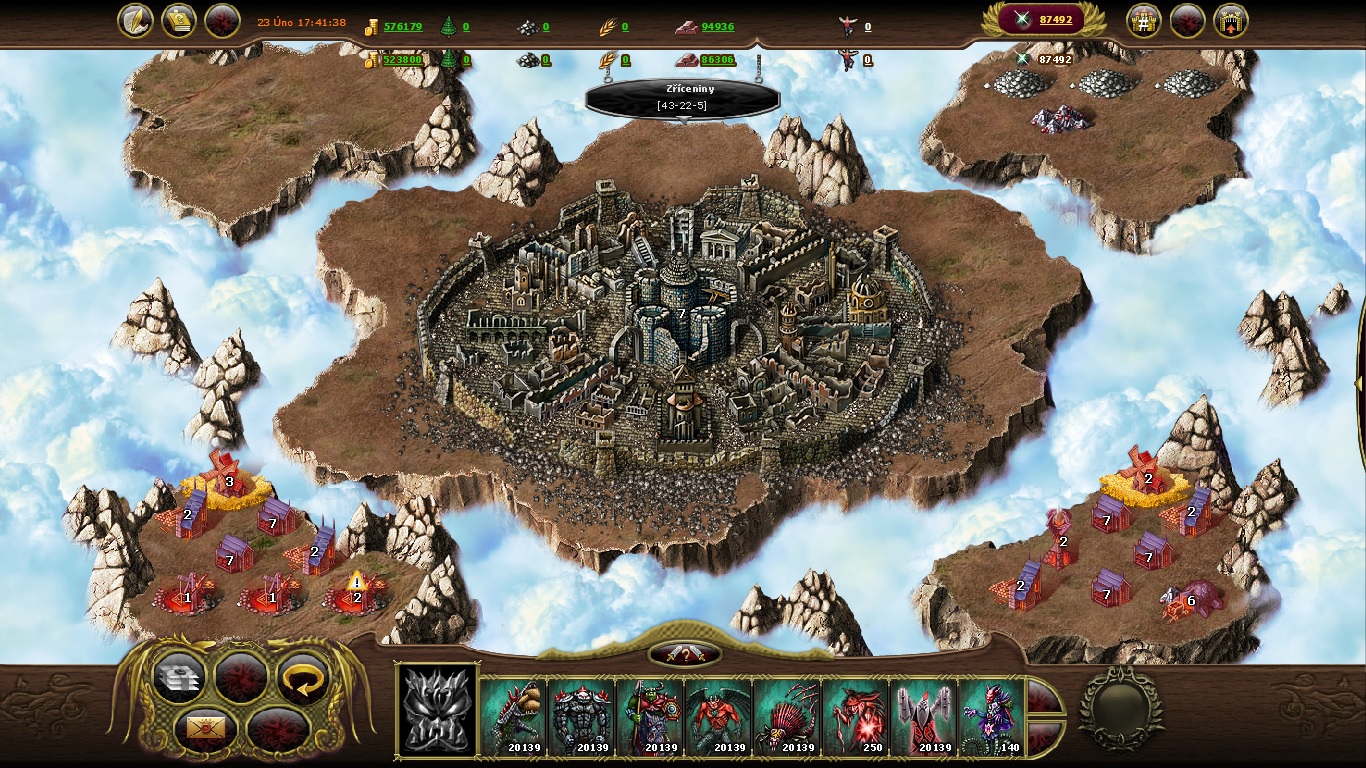Open the stacked layers button
Viewport: 1366px width, 768px height.
tap(180, 679)
